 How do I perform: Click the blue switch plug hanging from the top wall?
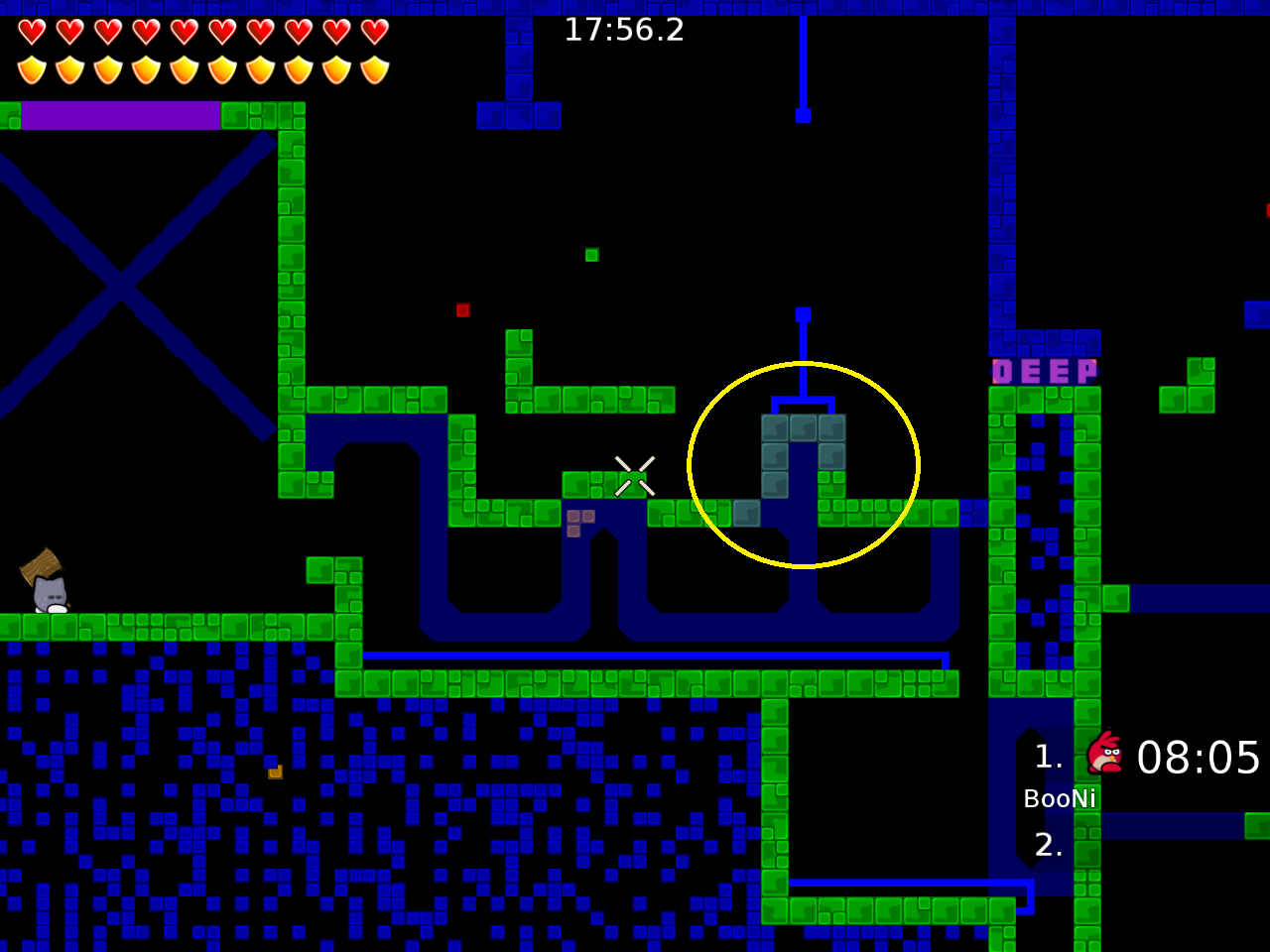click(x=802, y=116)
